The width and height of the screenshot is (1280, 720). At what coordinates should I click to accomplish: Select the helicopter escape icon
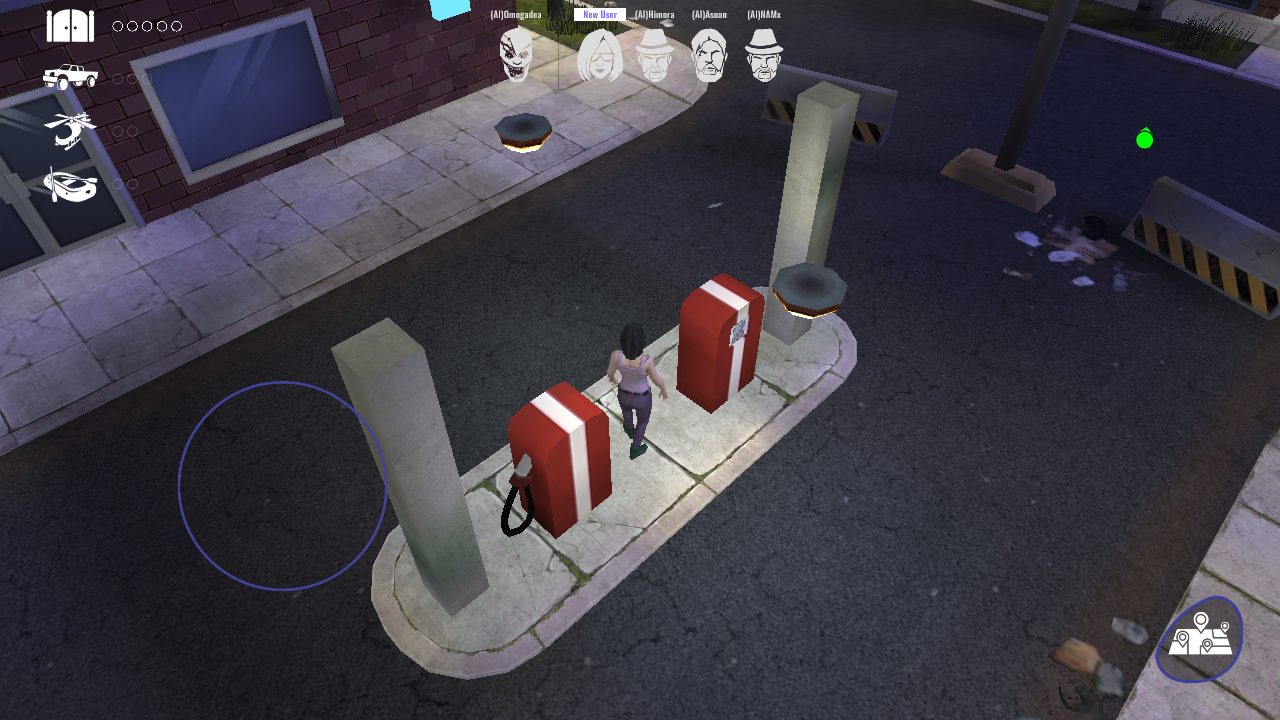click(x=70, y=130)
